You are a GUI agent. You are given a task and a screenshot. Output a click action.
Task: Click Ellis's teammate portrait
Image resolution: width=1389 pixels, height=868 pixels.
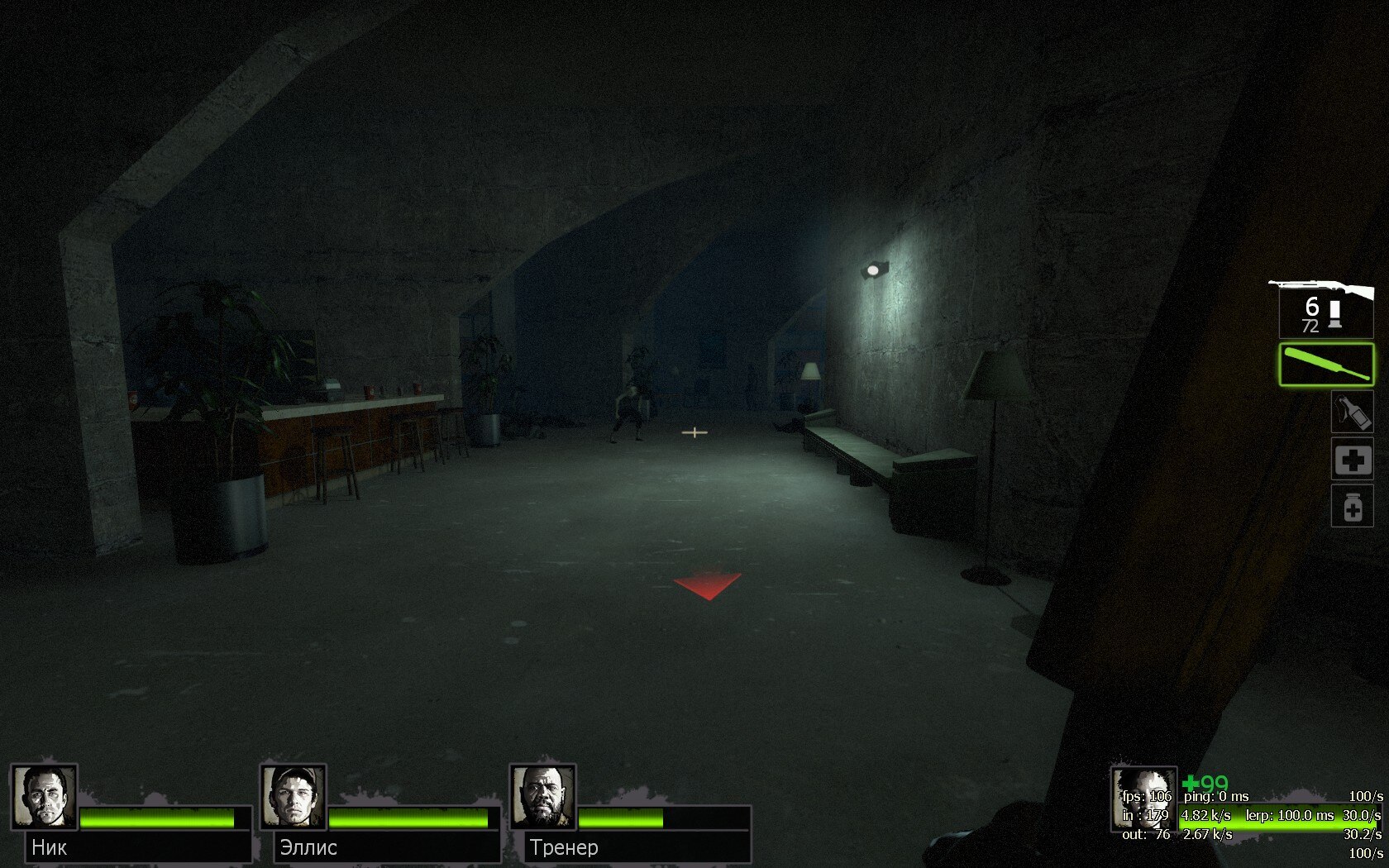coord(294,797)
